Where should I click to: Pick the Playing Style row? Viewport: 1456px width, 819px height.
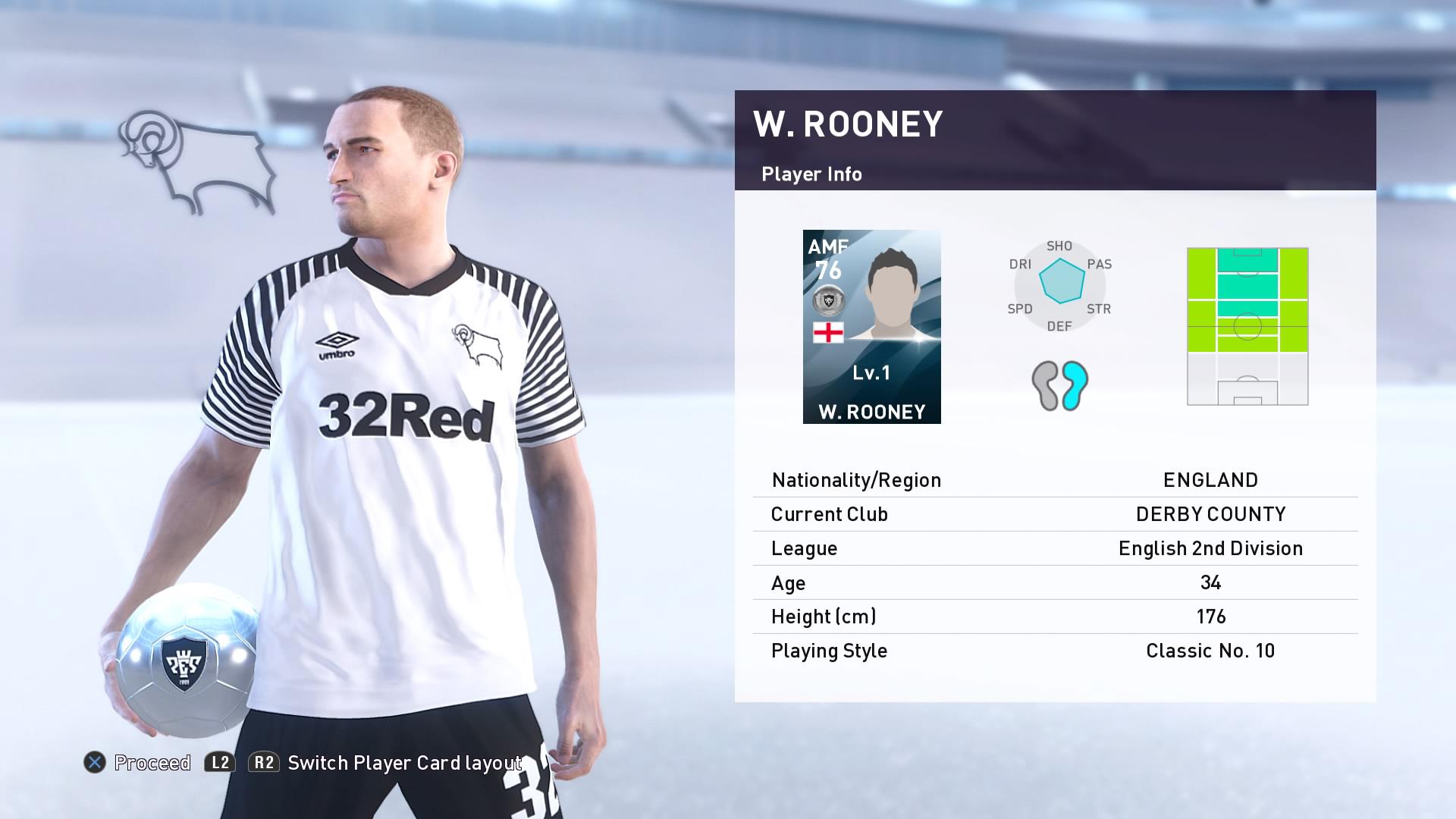tap(1055, 651)
